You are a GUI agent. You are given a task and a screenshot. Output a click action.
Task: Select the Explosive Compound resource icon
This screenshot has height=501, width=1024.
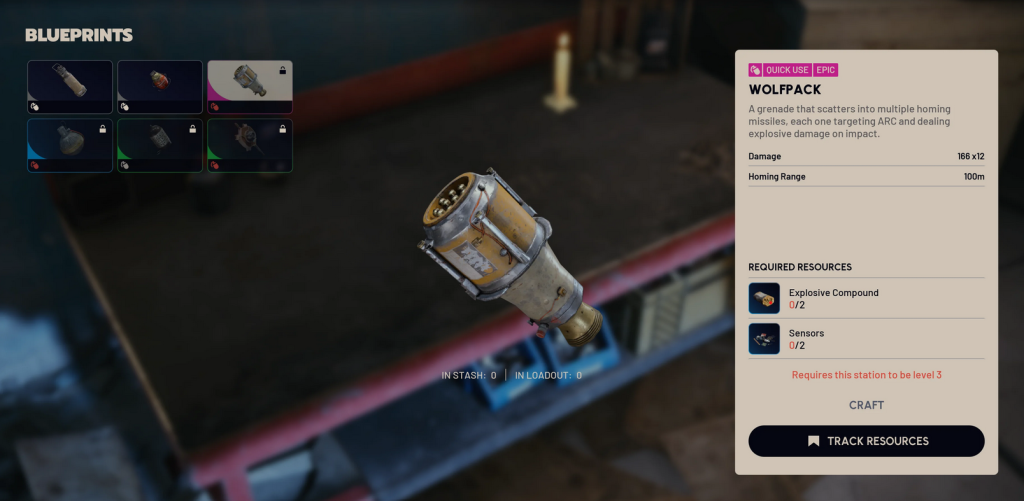click(x=764, y=298)
